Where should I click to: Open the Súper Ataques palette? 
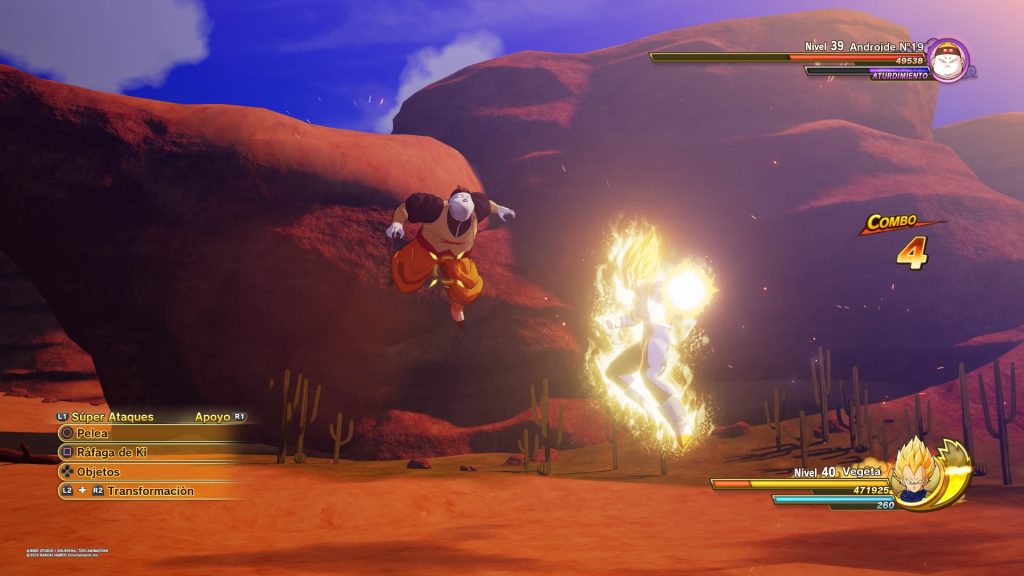coord(112,416)
